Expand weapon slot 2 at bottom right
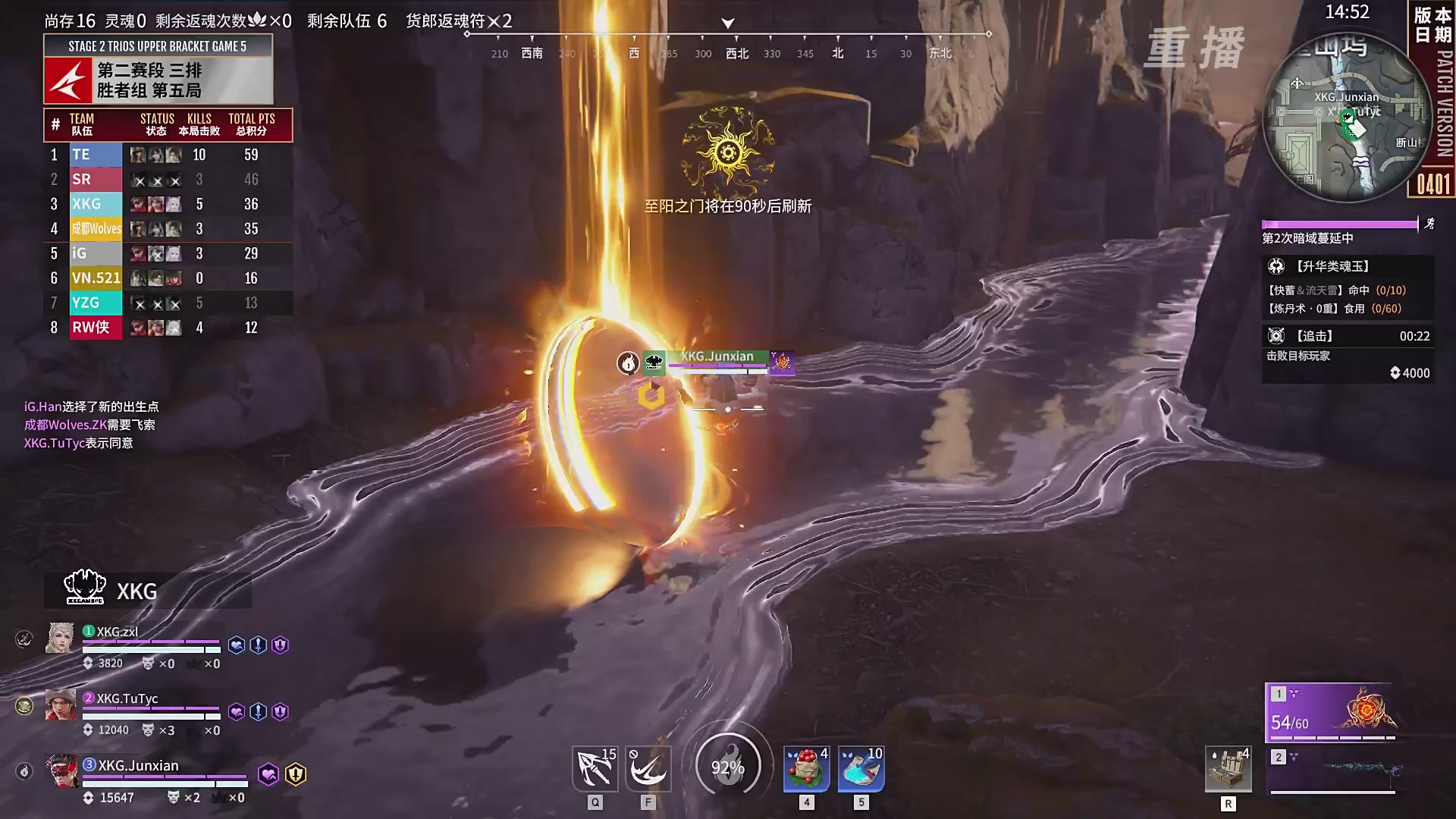 click(x=1279, y=756)
